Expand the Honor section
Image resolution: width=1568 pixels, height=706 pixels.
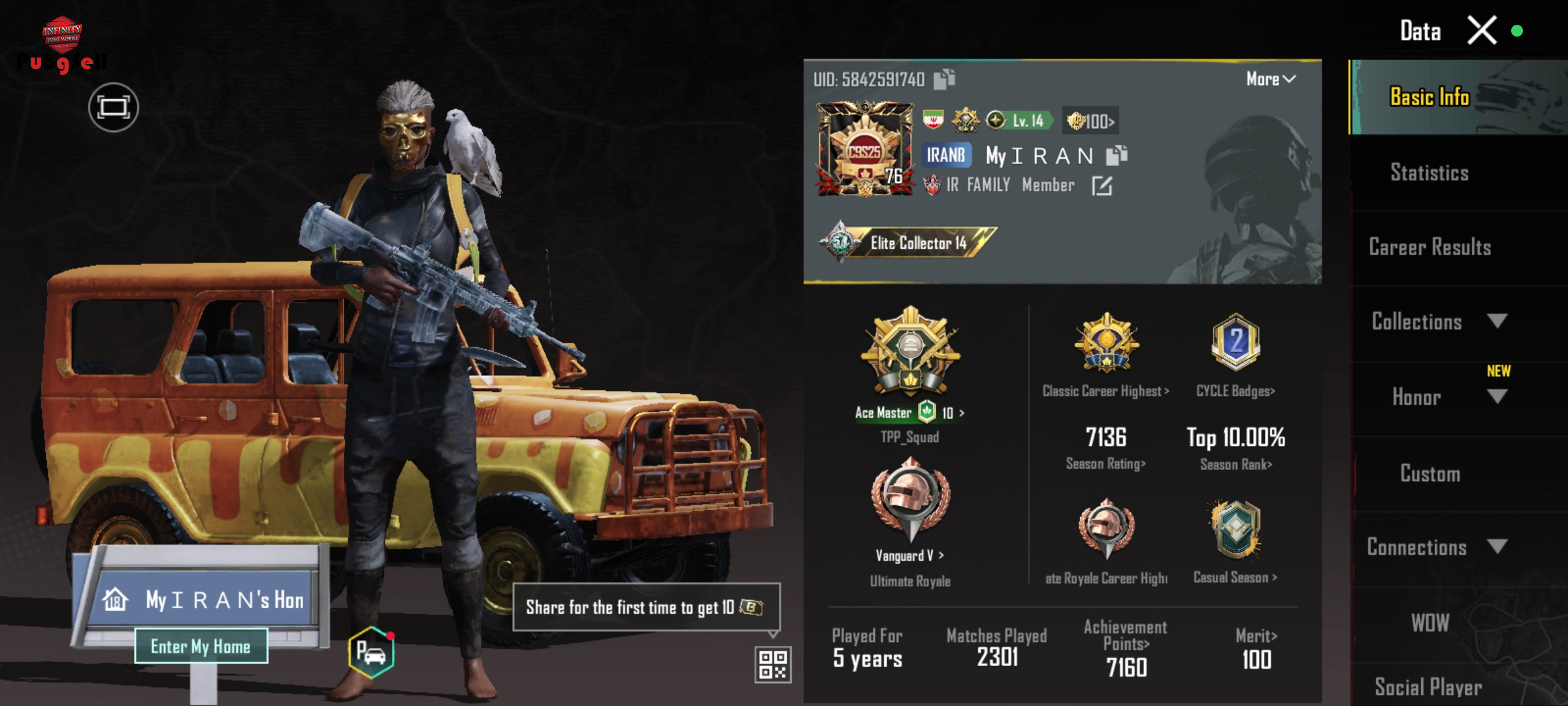[x=1497, y=397]
